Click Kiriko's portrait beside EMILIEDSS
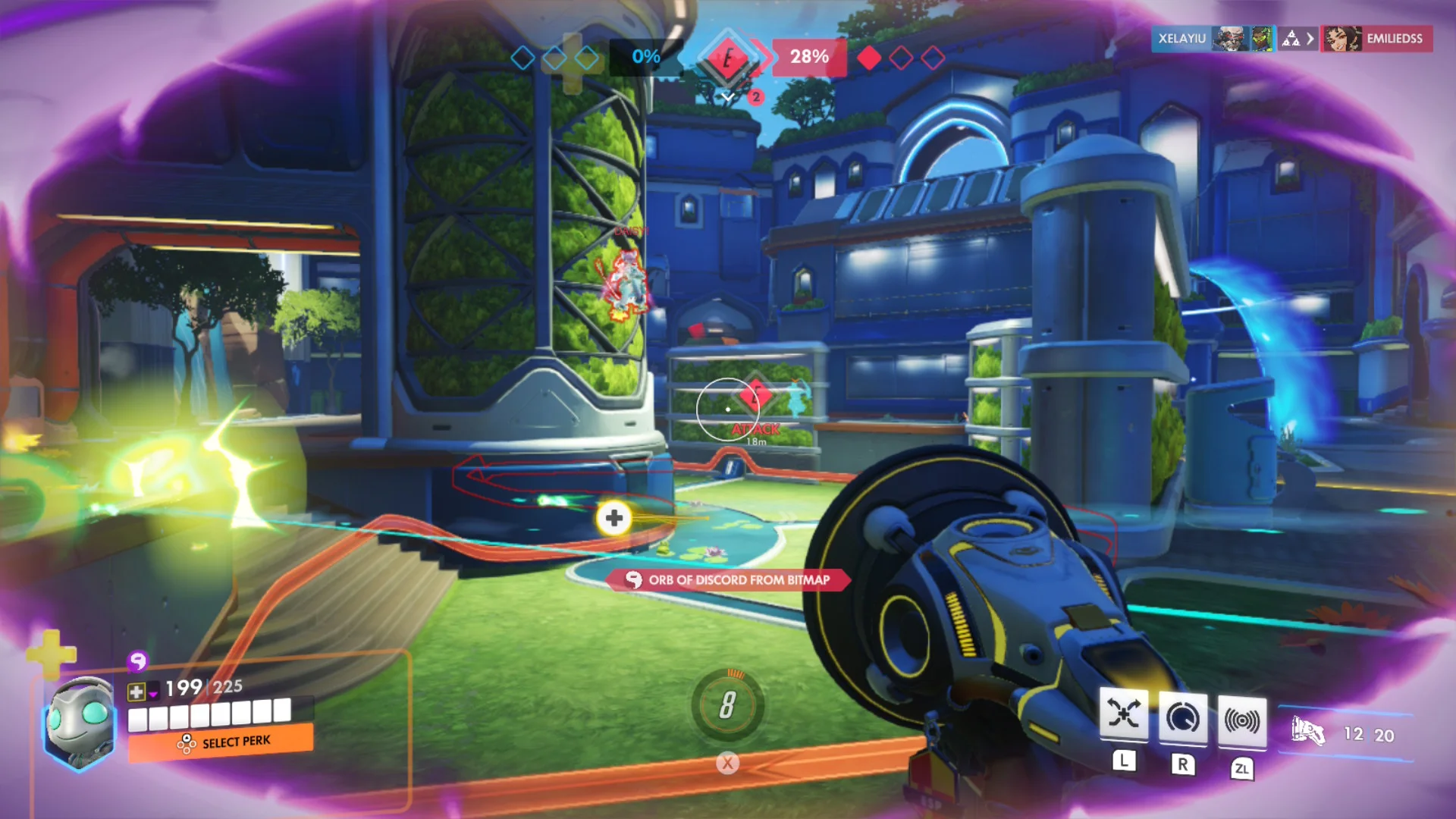This screenshot has height=819, width=1456. pos(1342,39)
